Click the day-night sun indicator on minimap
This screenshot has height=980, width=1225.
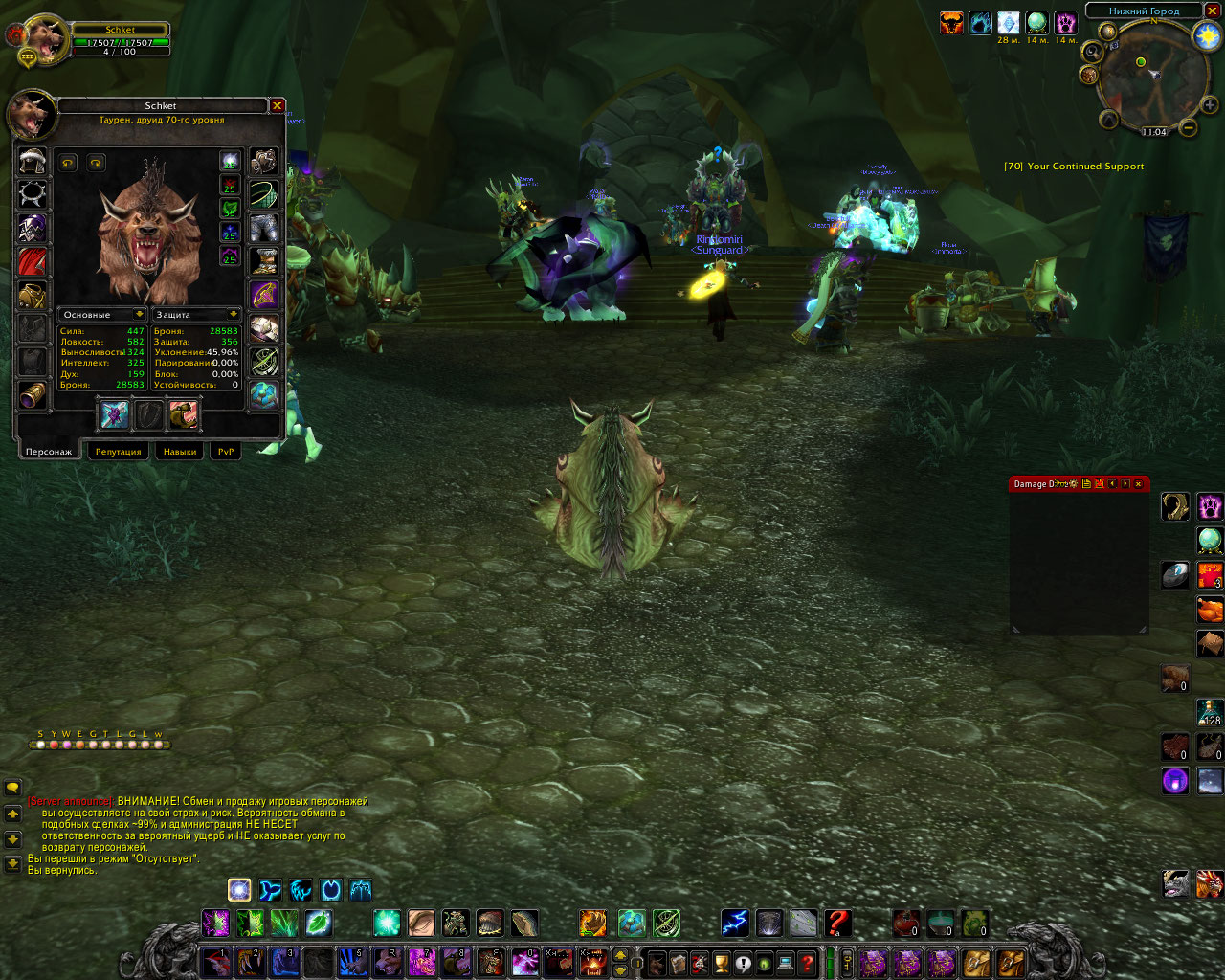1206,36
